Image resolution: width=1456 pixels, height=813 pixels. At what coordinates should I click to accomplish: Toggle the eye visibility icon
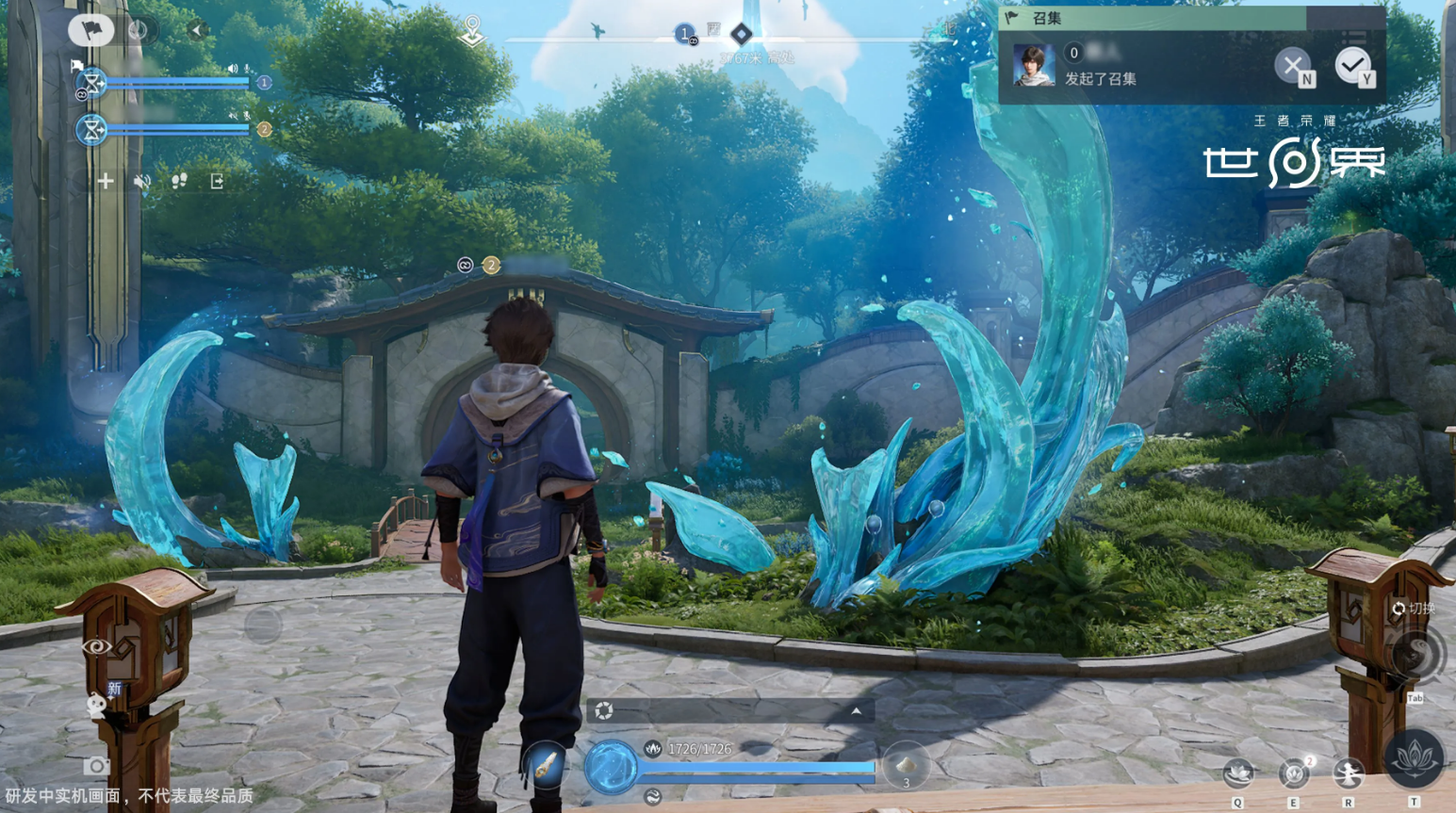pyautogui.click(x=96, y=647)
